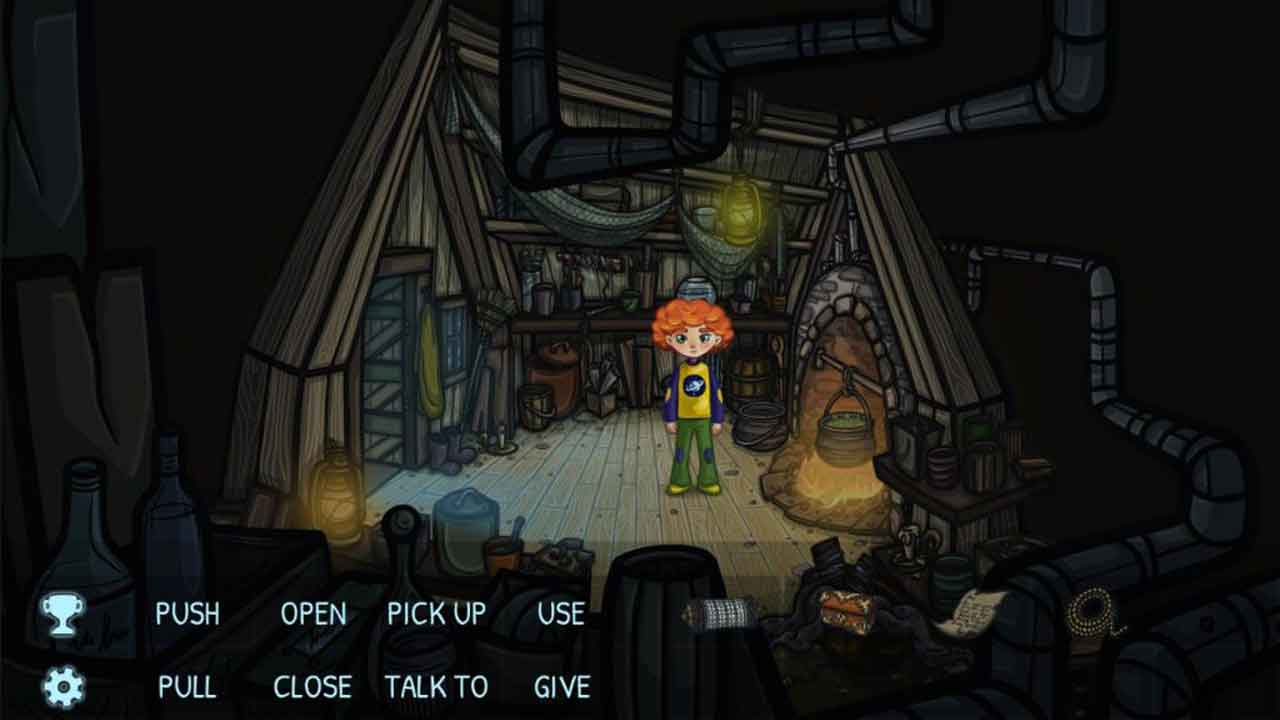Screen dimensions: 1280x720
Task: Choose the PULL verb
Action: pyautogui.click(x=187, y=687)
